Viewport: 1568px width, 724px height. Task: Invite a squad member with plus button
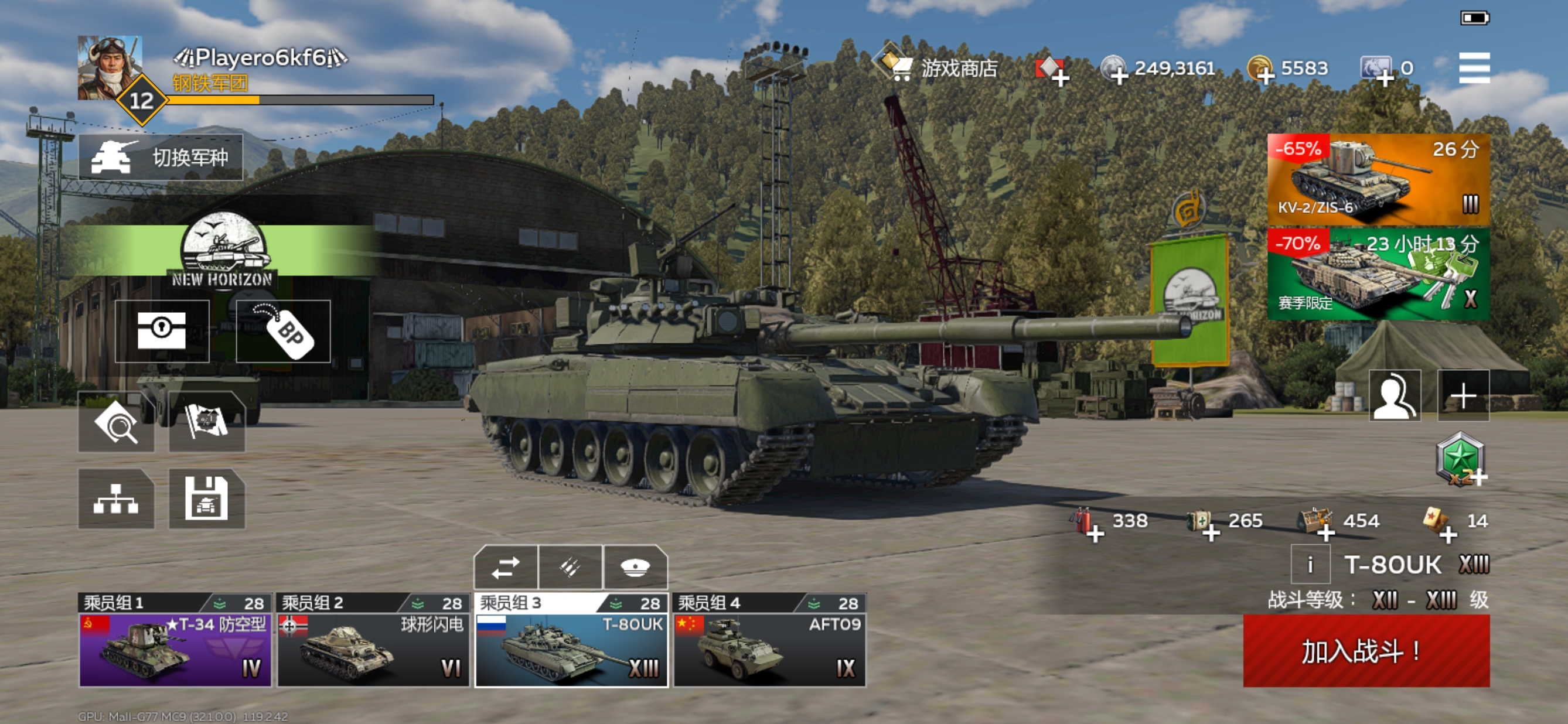point(1463,395)
